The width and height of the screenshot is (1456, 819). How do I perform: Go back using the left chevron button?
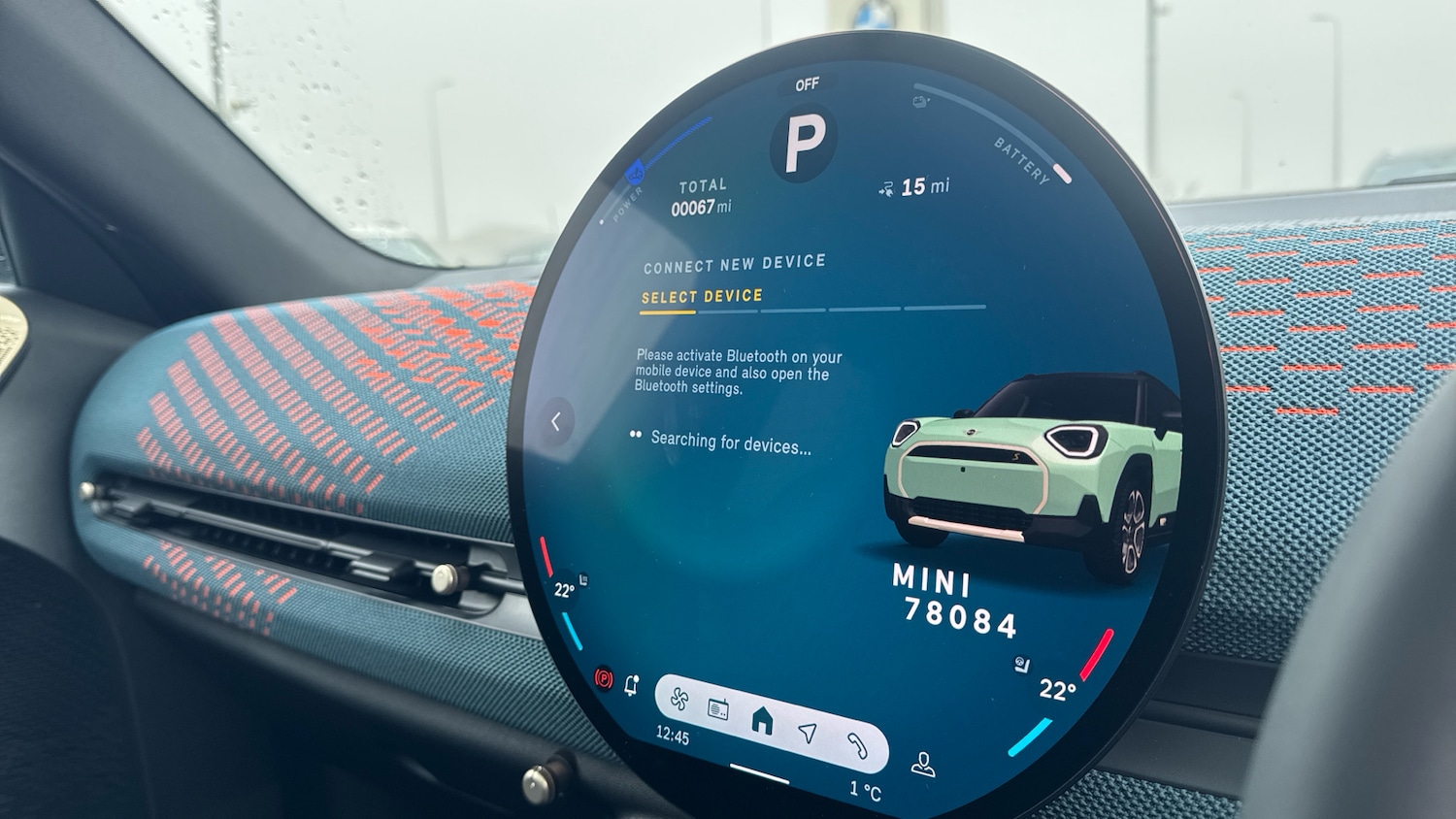[x=556, y=421]
